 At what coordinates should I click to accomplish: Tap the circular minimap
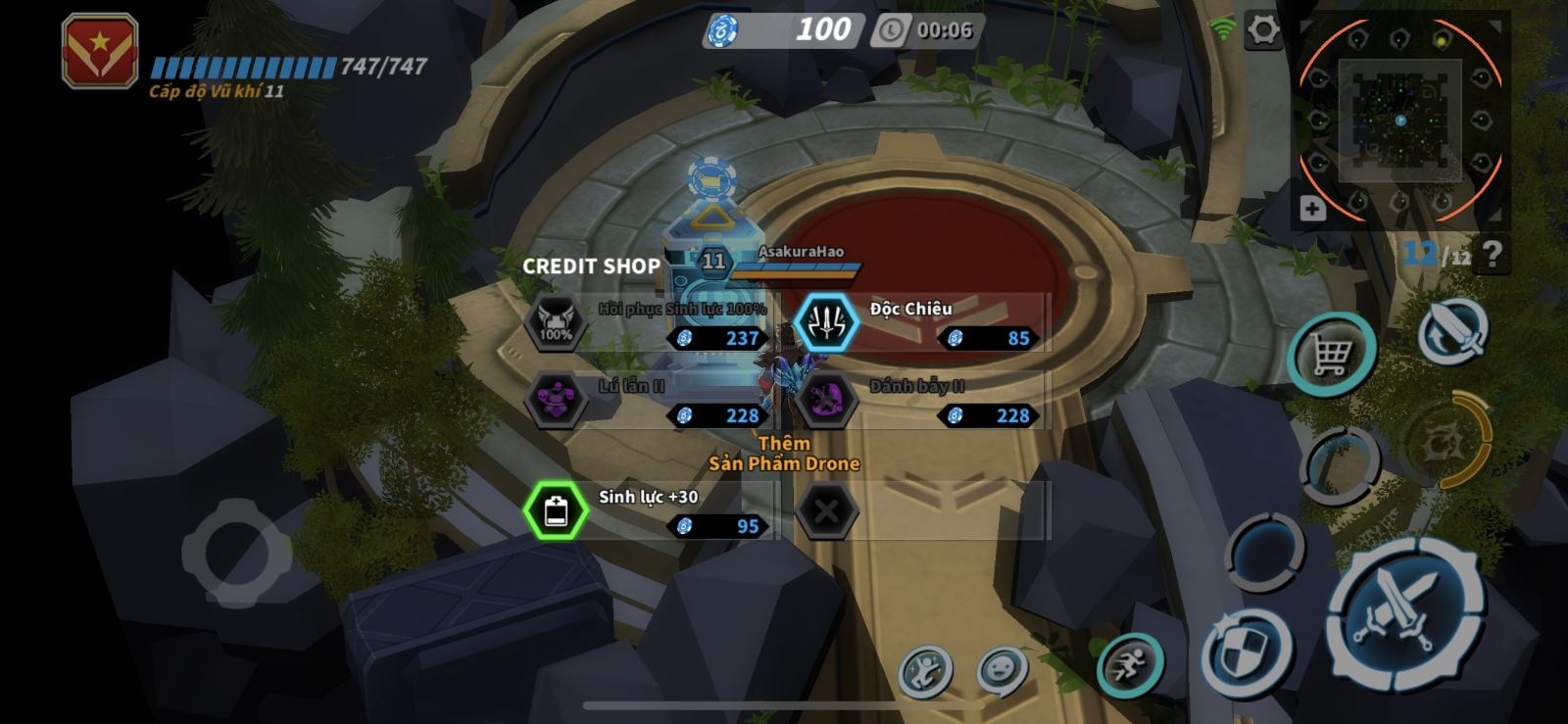click(1399, 120)
